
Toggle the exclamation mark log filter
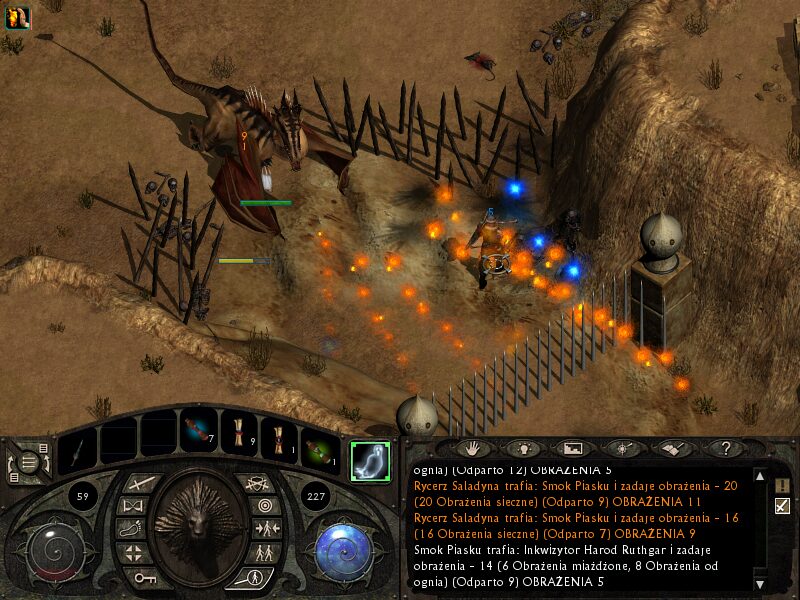[x=782, y=485]
